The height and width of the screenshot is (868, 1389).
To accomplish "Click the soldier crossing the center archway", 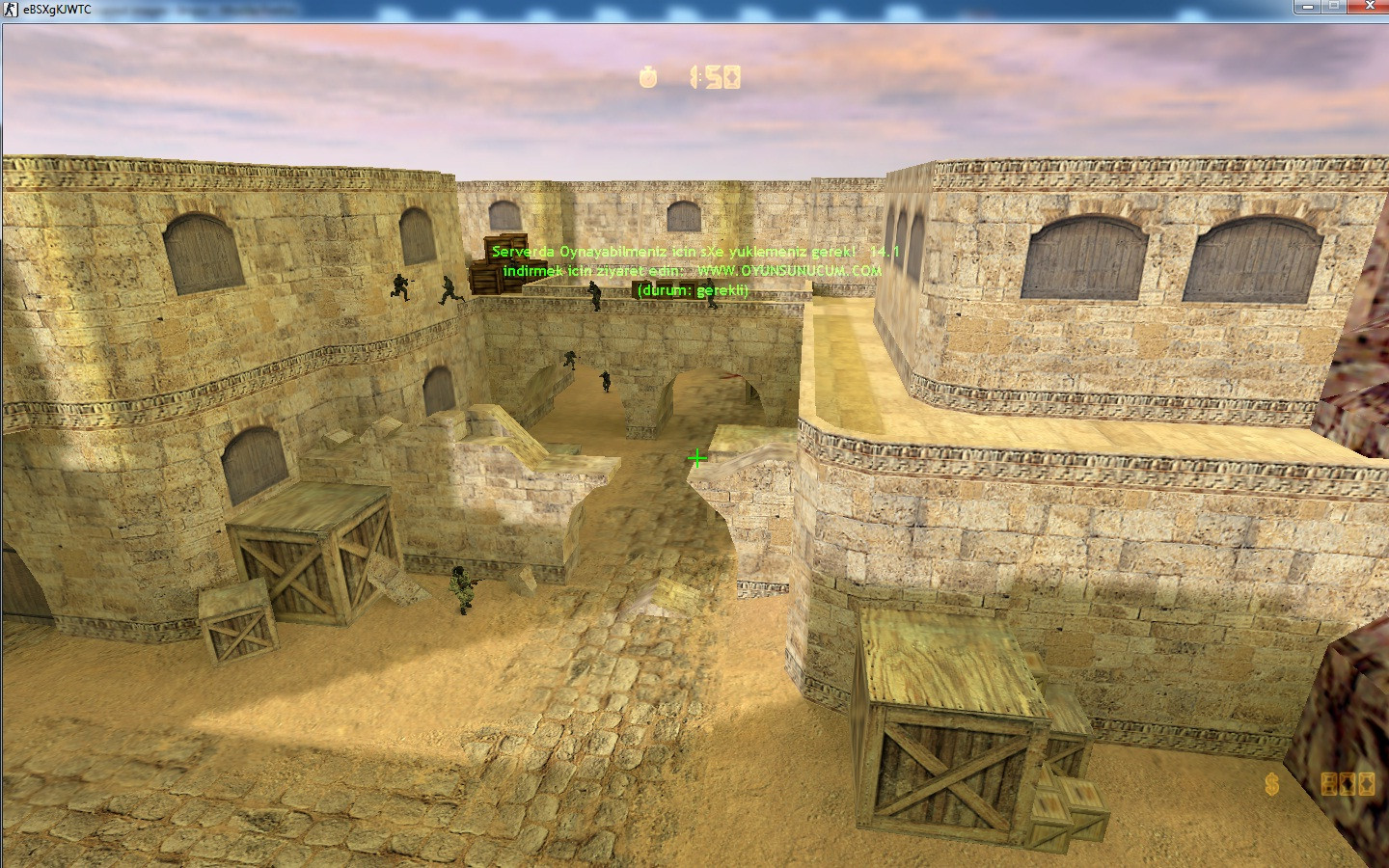I will tap(605, 381).
